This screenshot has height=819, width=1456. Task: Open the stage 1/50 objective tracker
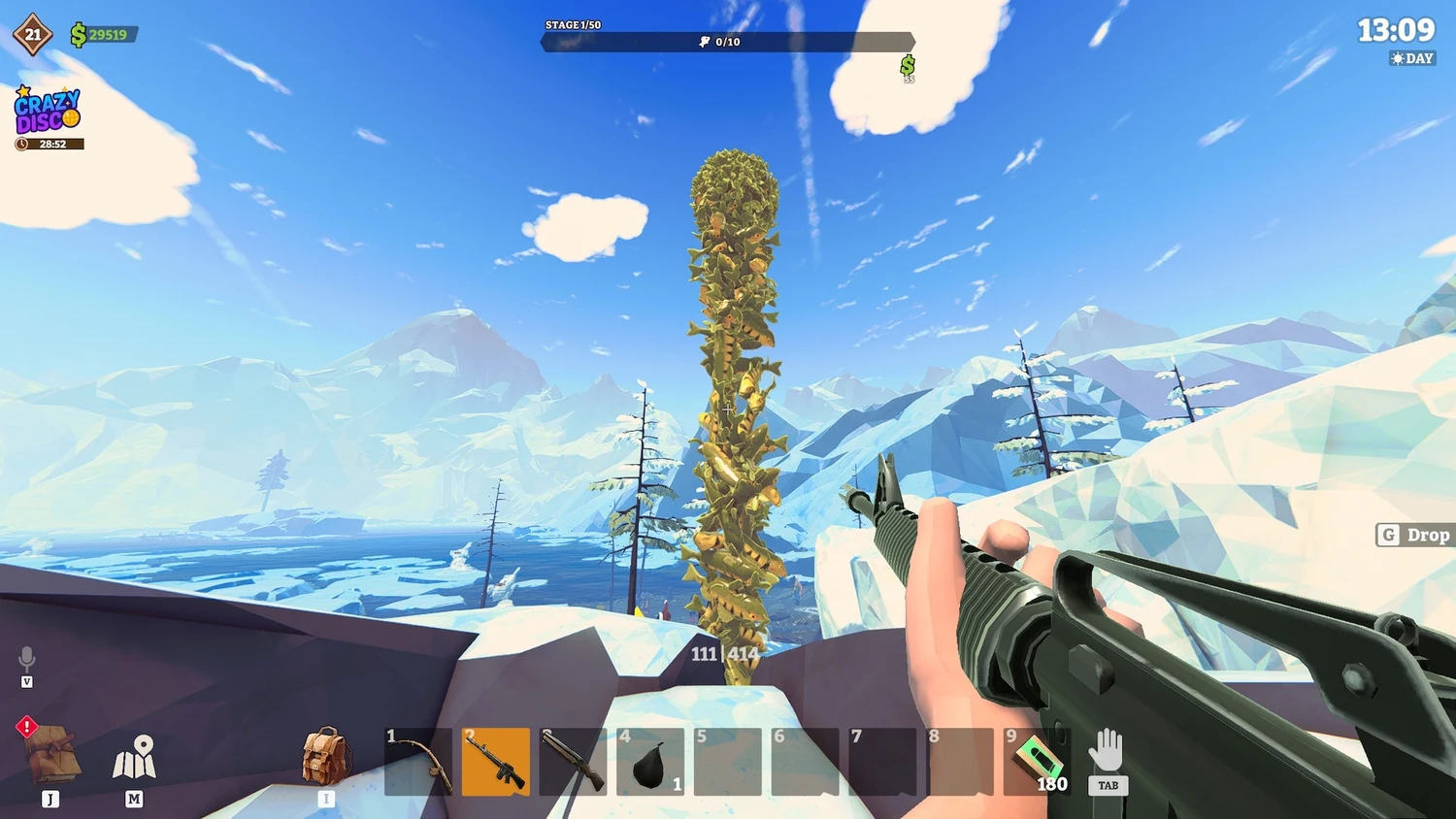coord(727,41)
